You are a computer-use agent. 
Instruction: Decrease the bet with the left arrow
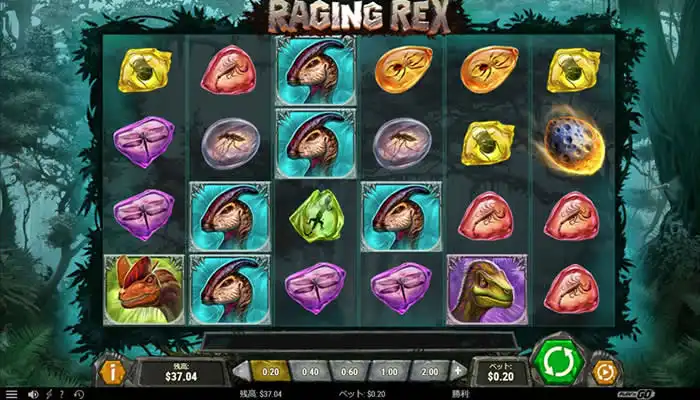pos(237,370)
